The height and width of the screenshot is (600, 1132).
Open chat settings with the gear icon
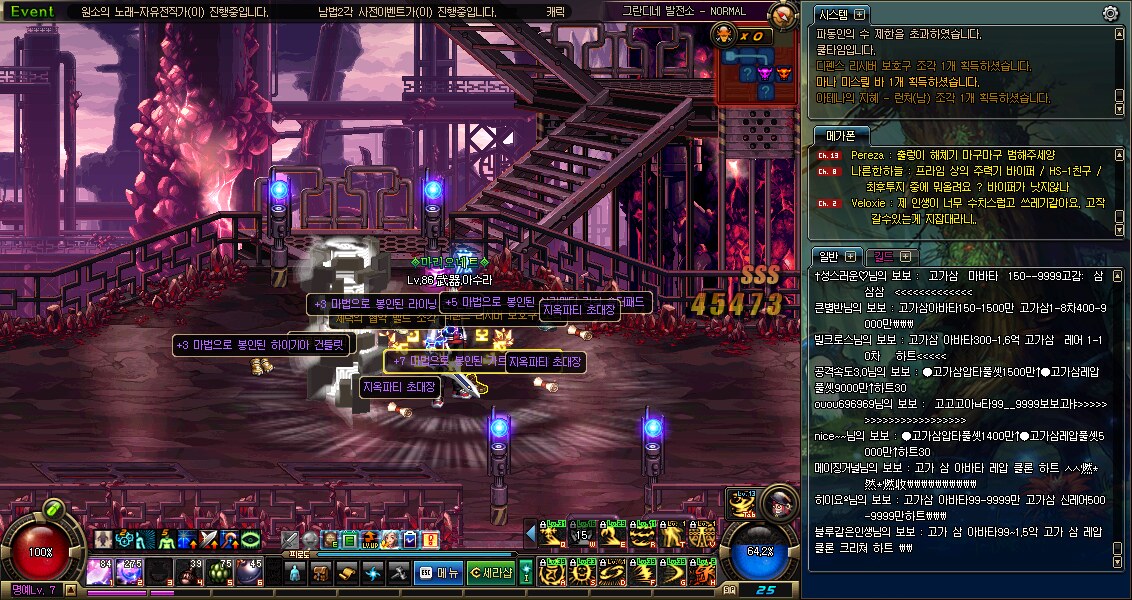click(1110, 14)
